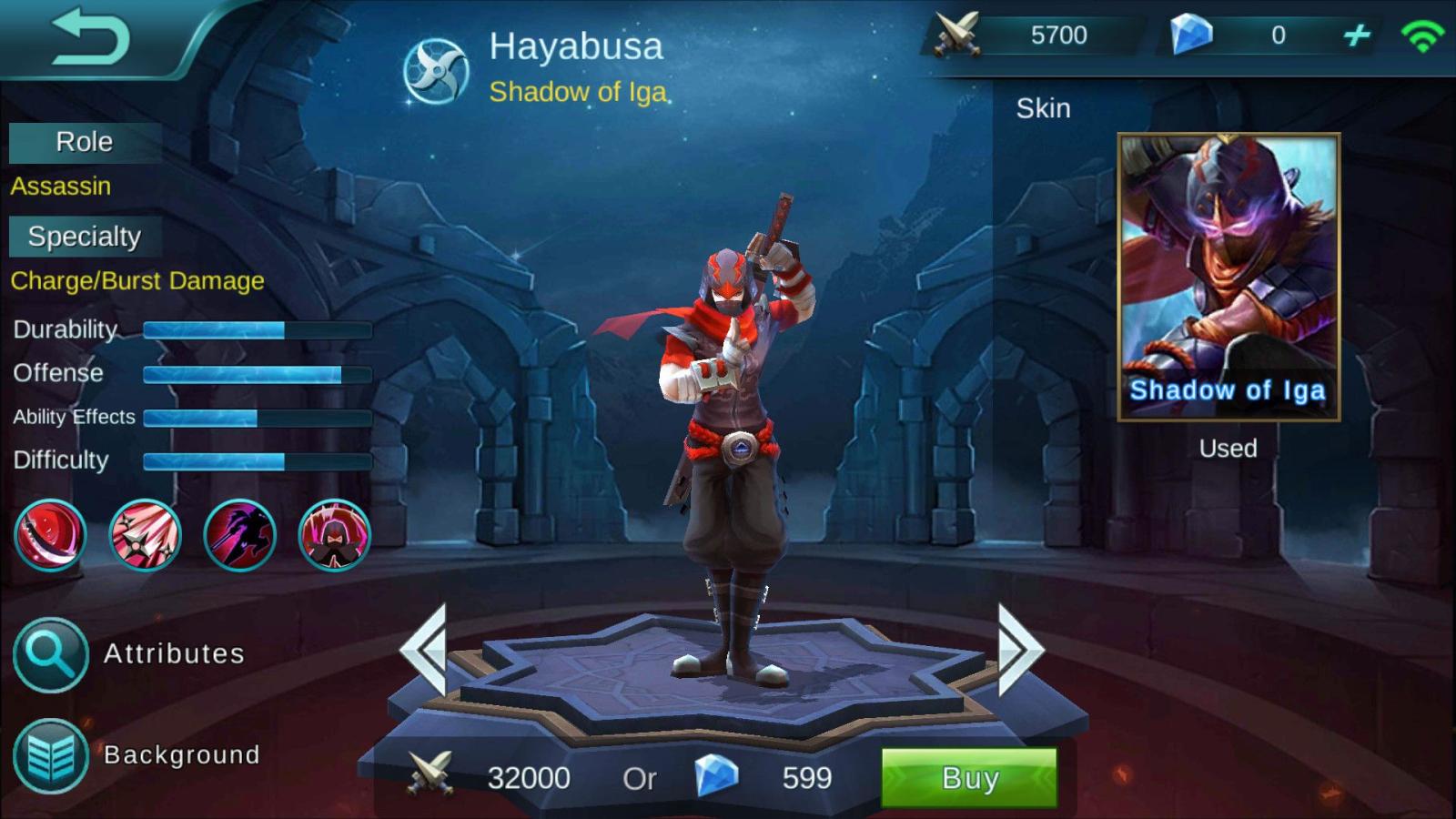Check the network signal indicator

(1423, 35)
